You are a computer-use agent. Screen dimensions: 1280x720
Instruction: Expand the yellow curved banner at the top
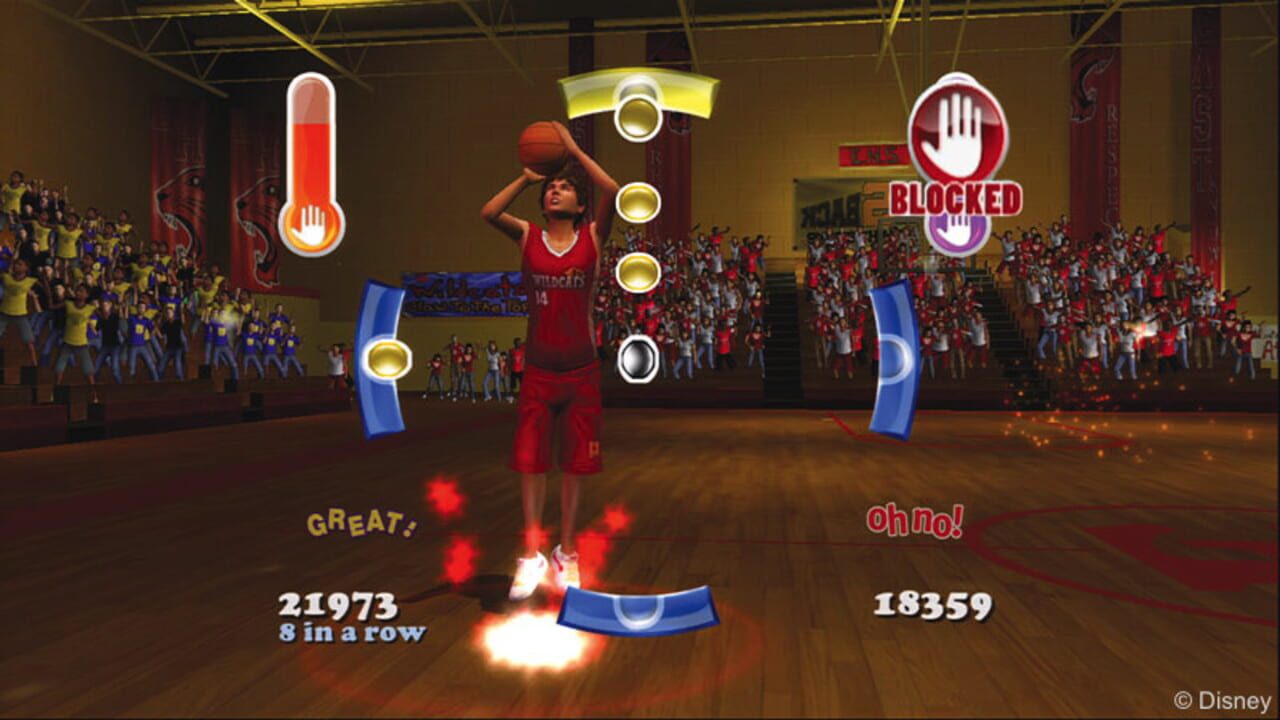[x=637, y=90]
